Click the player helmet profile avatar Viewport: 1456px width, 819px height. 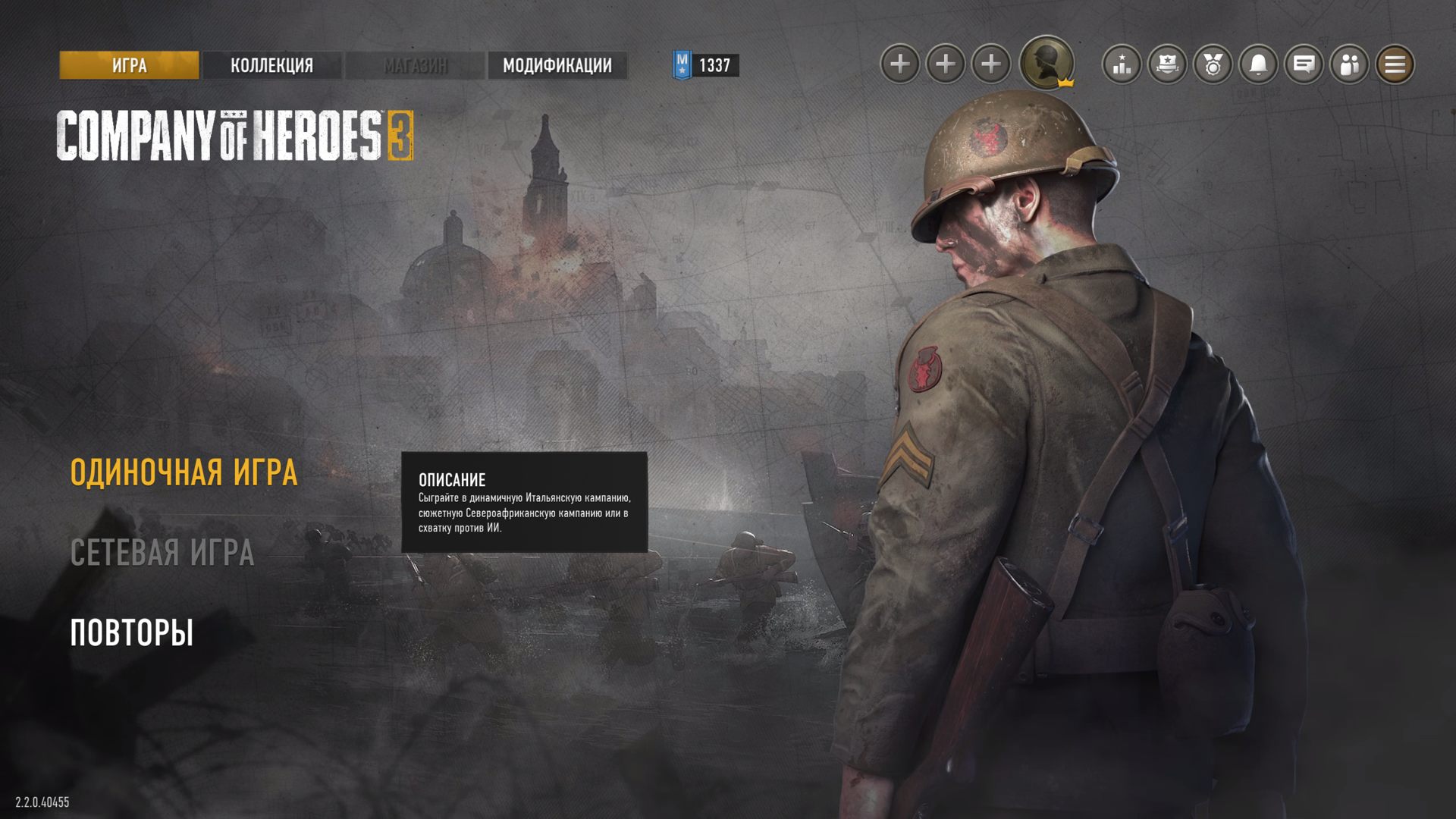click(1046, 63)
